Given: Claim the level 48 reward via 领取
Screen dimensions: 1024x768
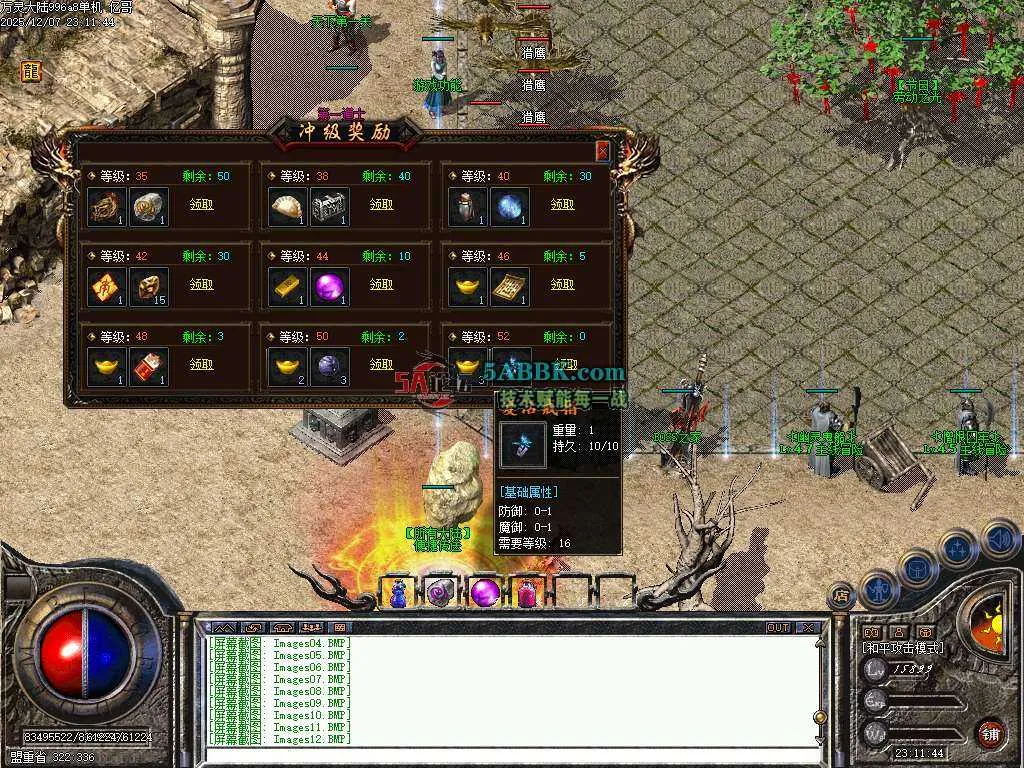Looking at the screenshot, I should pos(201,364).
